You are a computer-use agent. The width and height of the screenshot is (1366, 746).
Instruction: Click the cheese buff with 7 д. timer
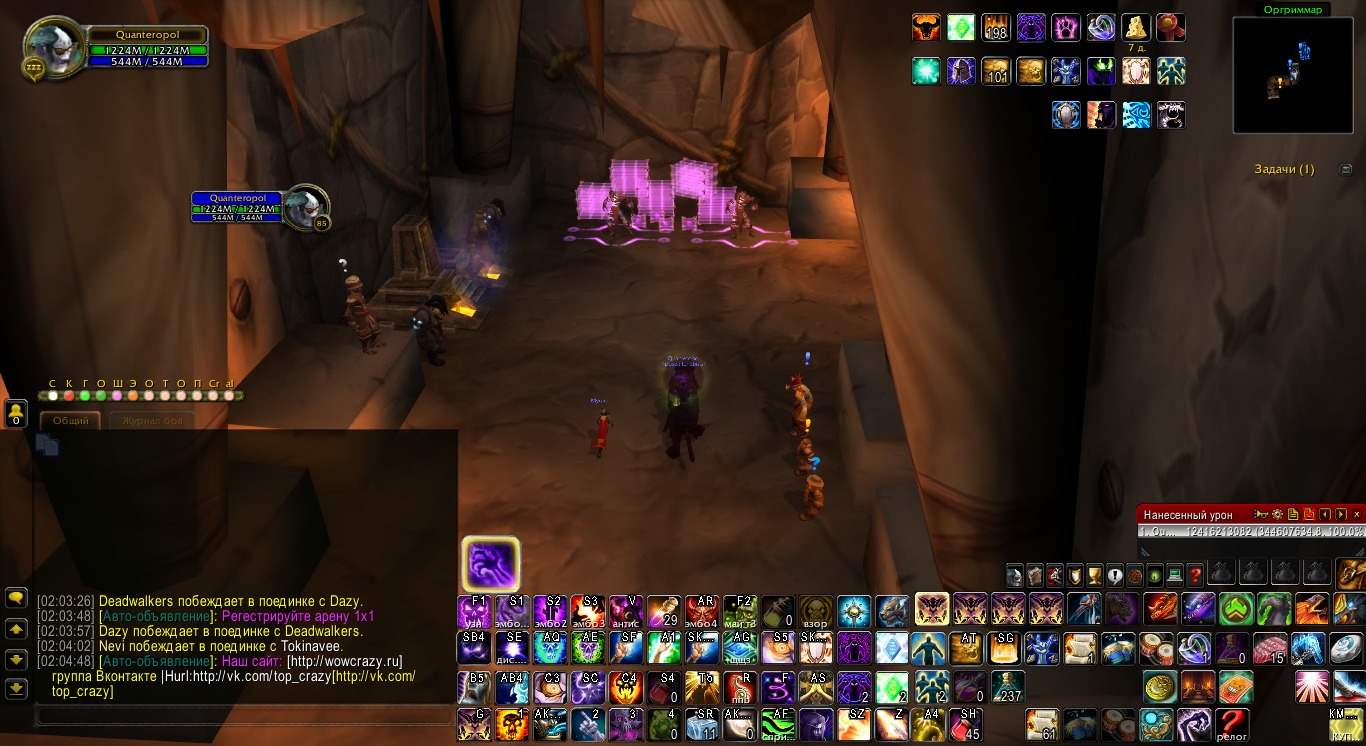(x=1136, y=27)
